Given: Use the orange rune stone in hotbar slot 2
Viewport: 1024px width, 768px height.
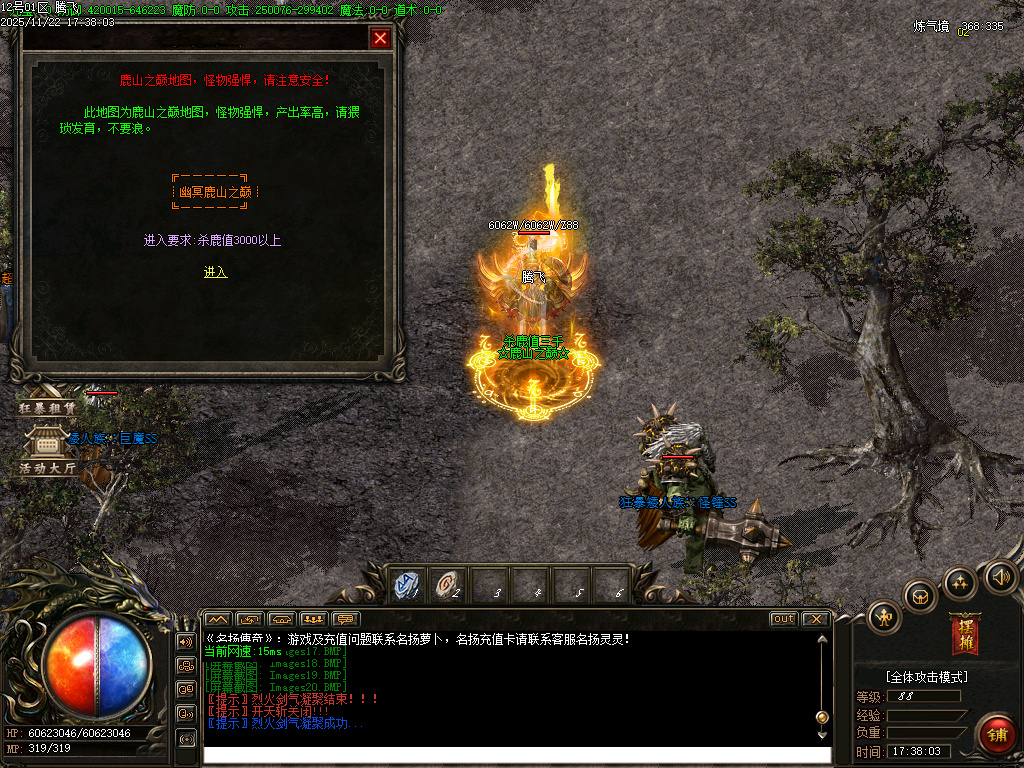Looking at the screenshot, I should pos(447,585).
